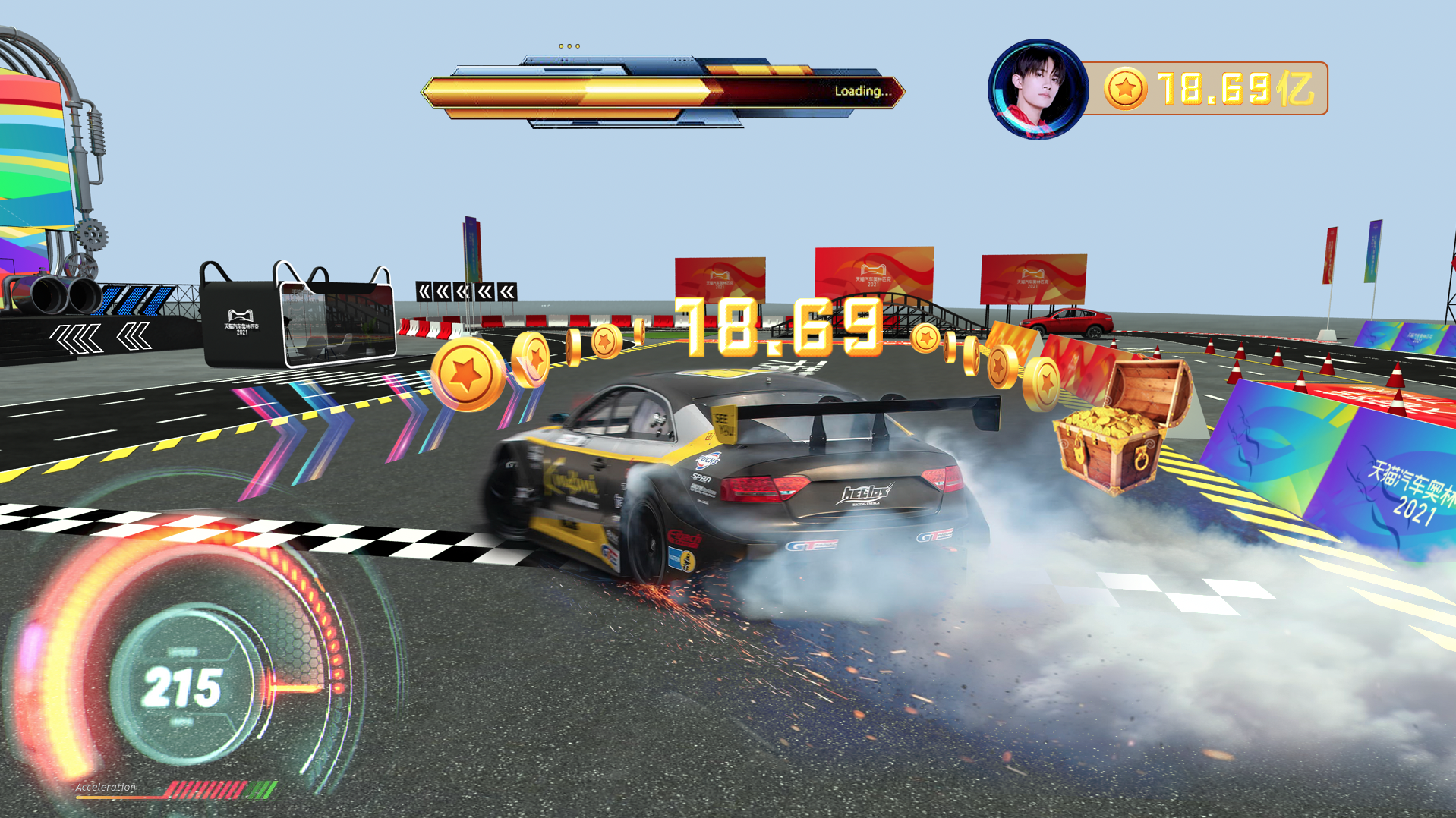Click the gold star coin icon
Screen dimensions: 1456x818
point(1124,89)
